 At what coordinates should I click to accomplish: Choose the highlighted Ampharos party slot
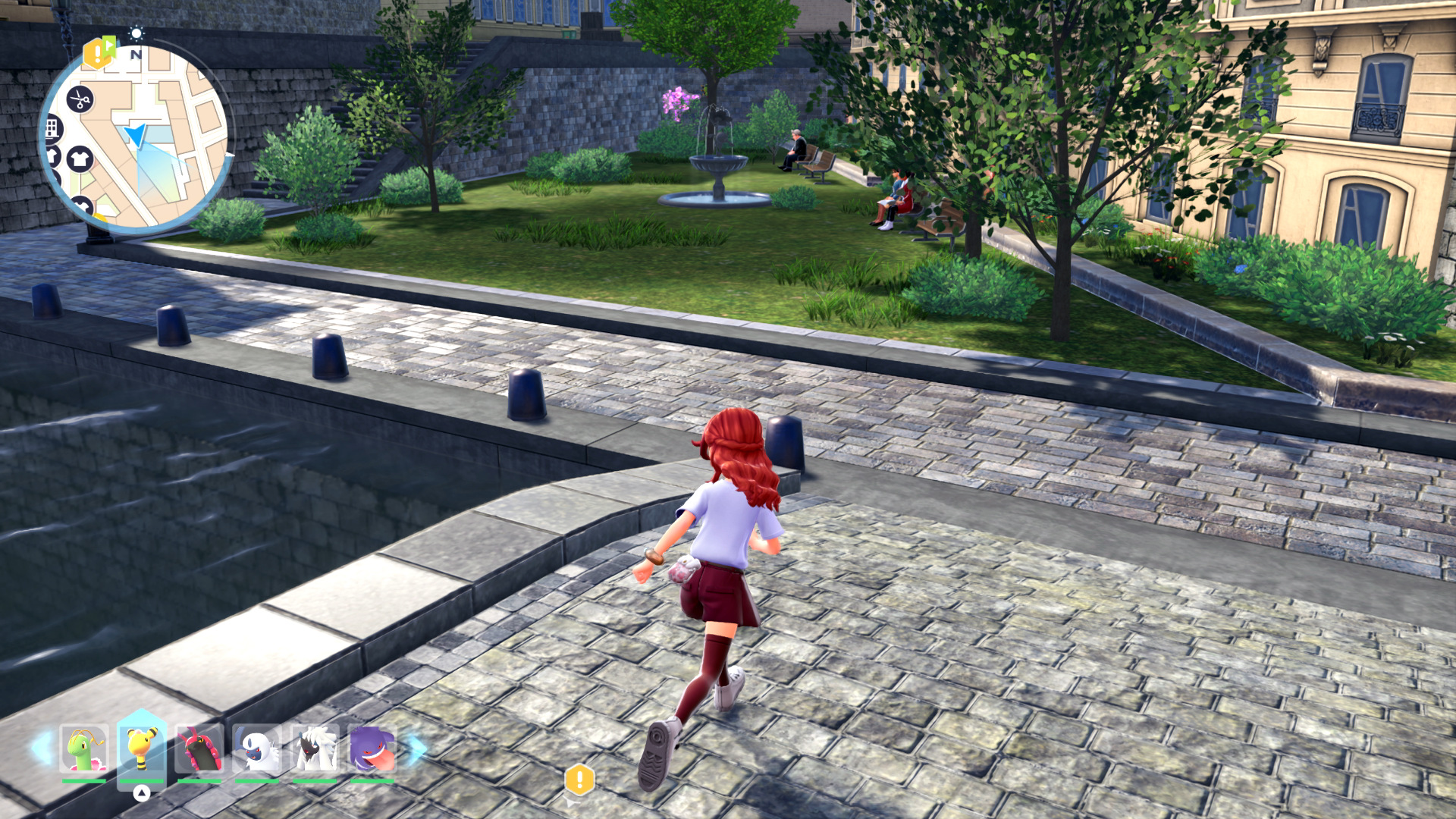[x=142, y=749]
